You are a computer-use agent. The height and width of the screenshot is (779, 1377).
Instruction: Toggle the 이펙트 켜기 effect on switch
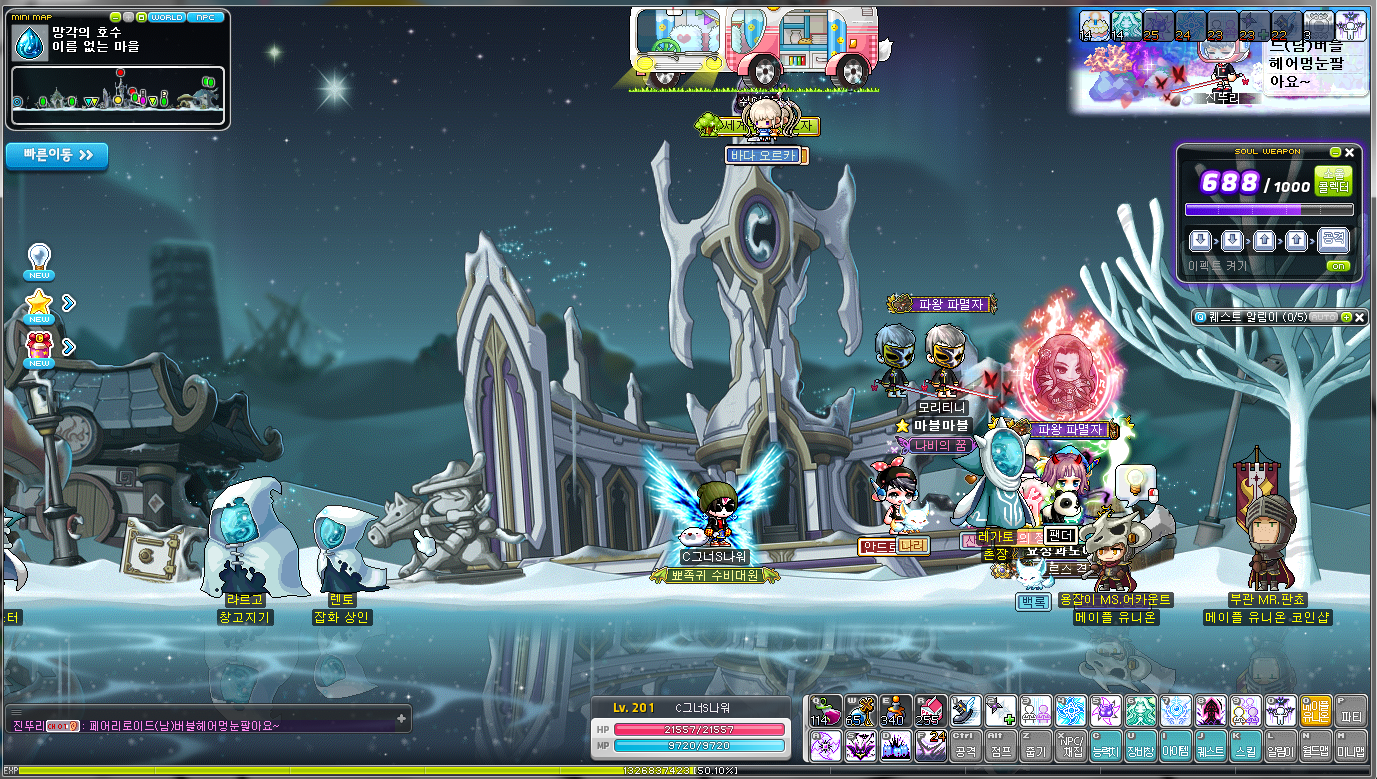[x=1337, y=266]
